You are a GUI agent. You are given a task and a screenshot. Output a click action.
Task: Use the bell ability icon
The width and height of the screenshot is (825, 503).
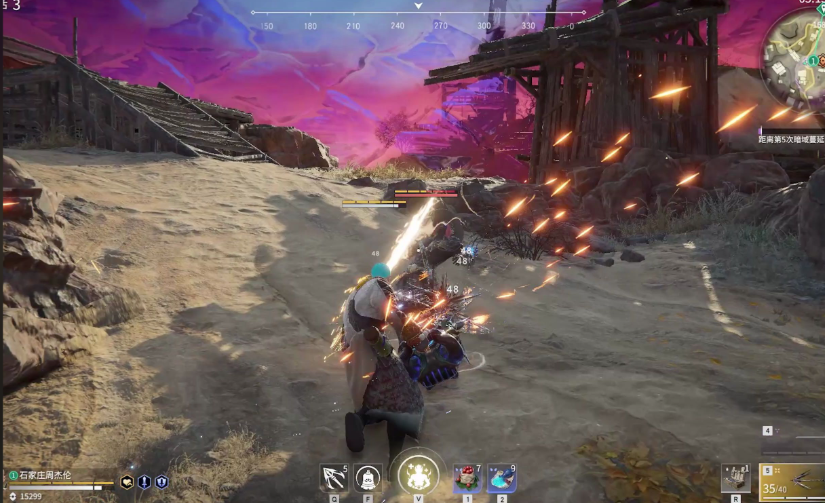(367, 477)
